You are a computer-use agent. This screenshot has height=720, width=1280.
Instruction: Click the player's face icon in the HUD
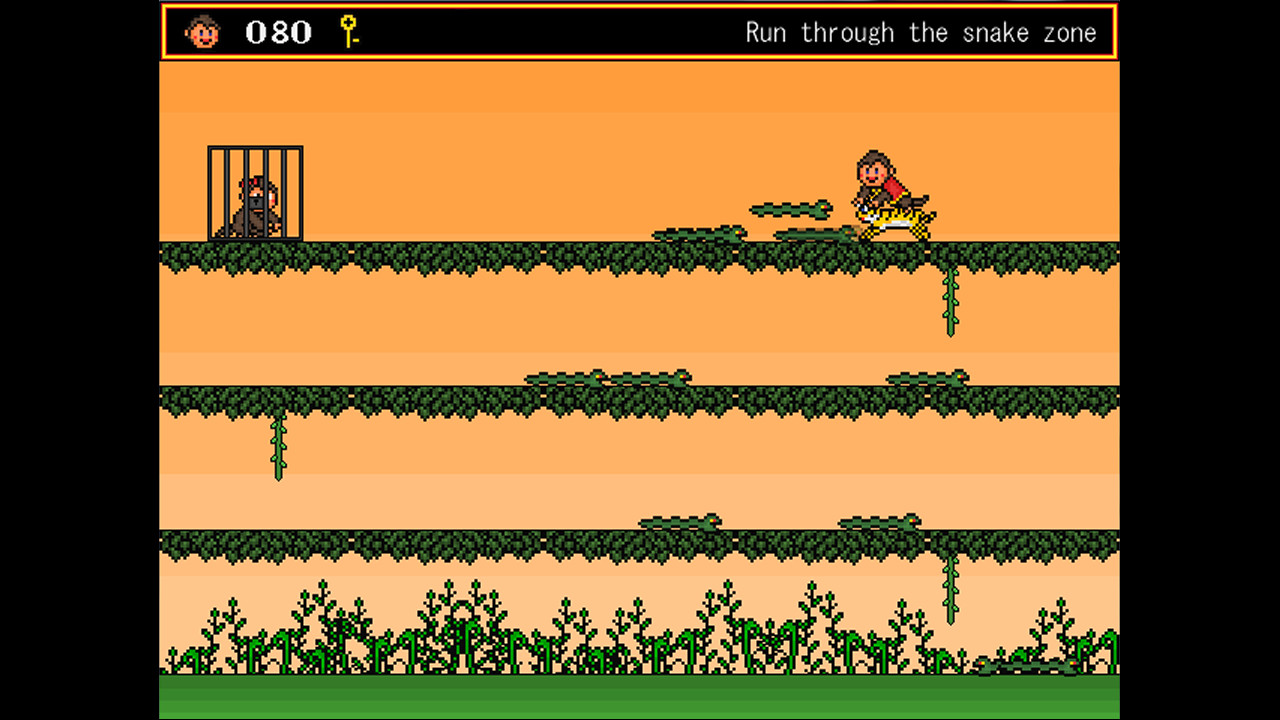click(x=201, y=32)
